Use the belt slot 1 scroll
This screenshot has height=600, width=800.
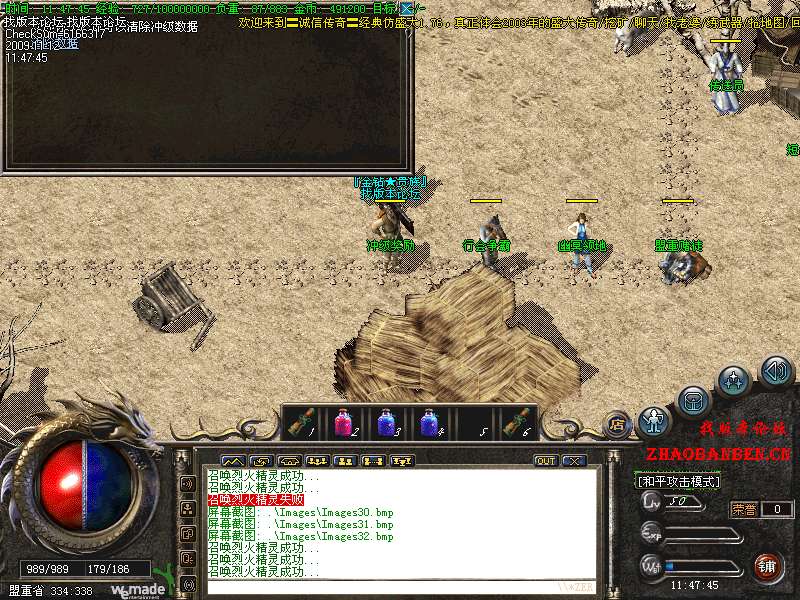(x=300, y=423)
